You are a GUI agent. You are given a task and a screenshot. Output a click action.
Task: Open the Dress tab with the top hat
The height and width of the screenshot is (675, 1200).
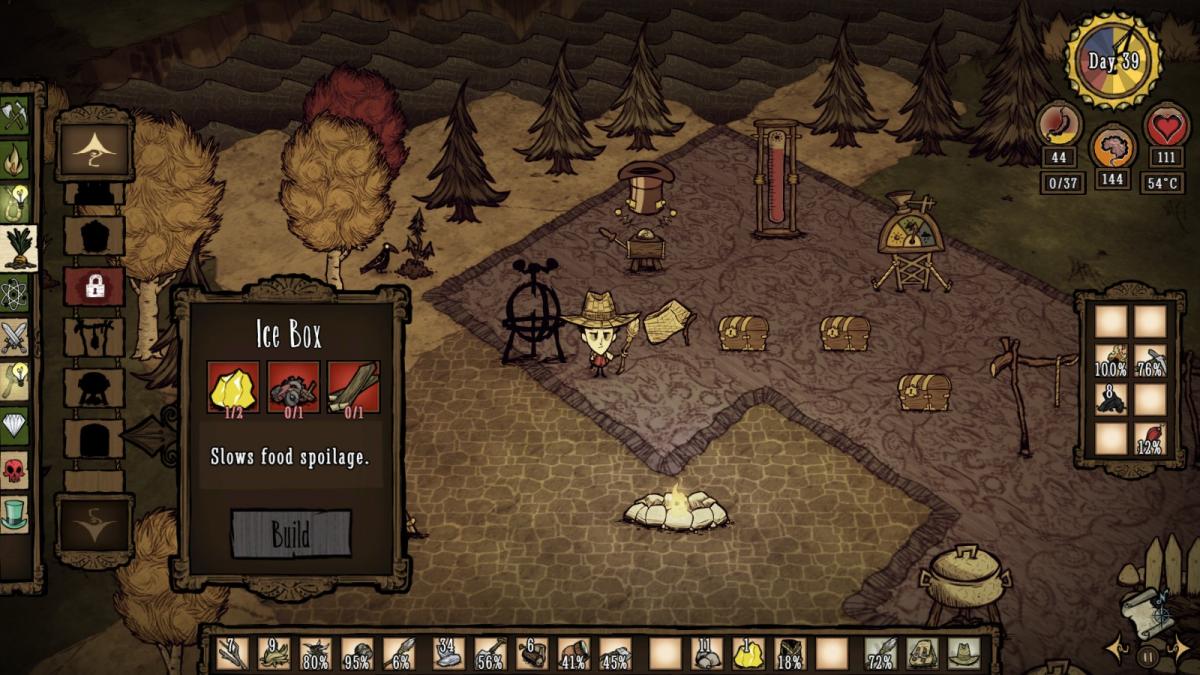point(14,513)
